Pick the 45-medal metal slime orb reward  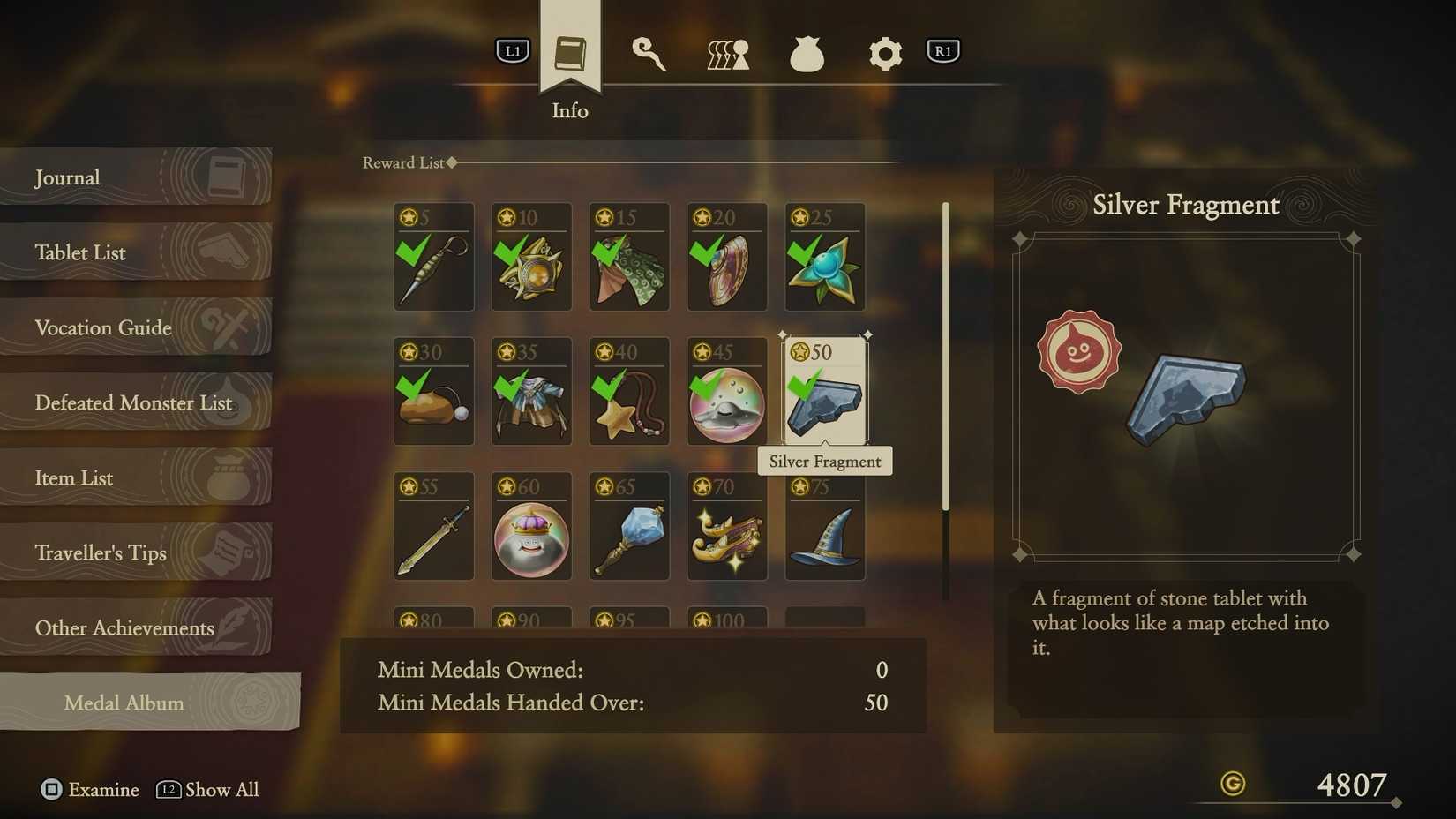coord(727,392)
